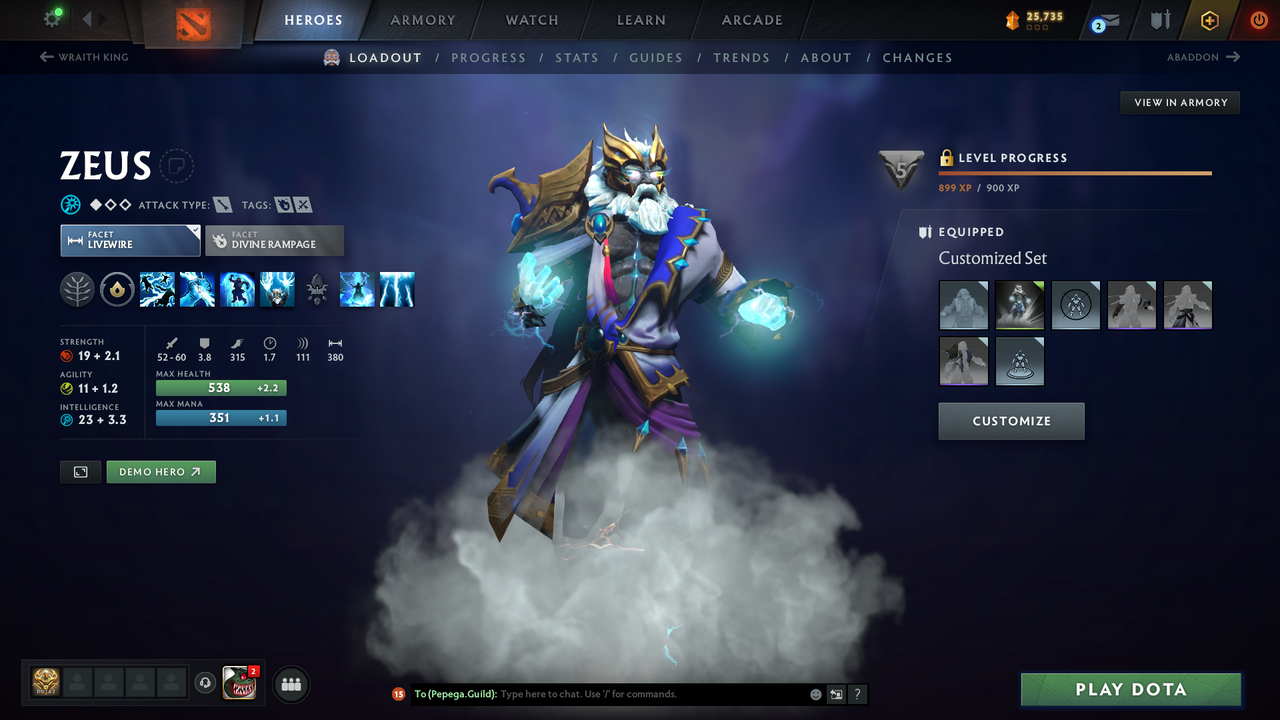This screenshot has height=720, width=1280.
Task: Click the level progress XP bar
Action: [x=1075, y=172]
